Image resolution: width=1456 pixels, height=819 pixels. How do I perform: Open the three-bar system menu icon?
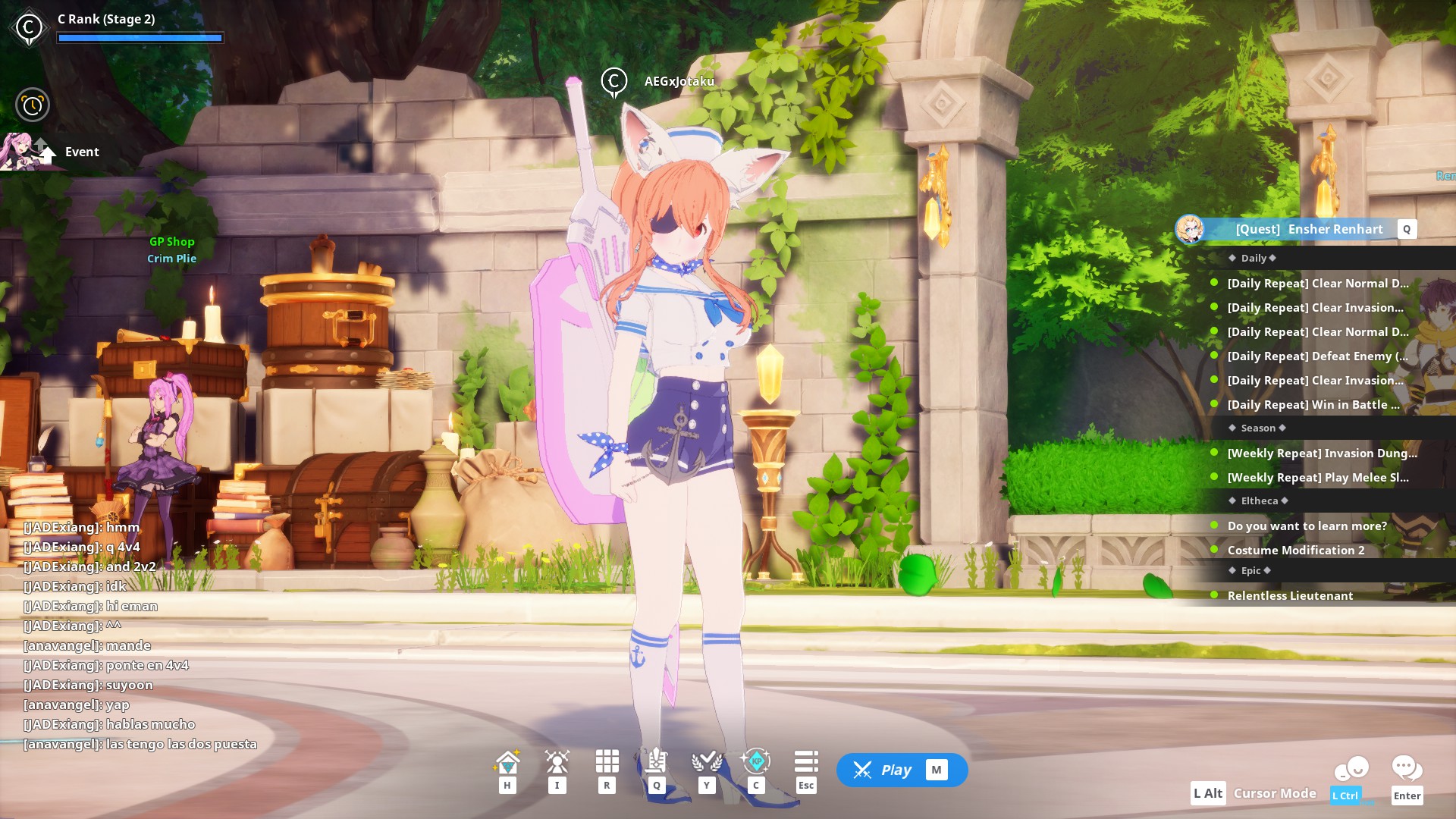805,761
